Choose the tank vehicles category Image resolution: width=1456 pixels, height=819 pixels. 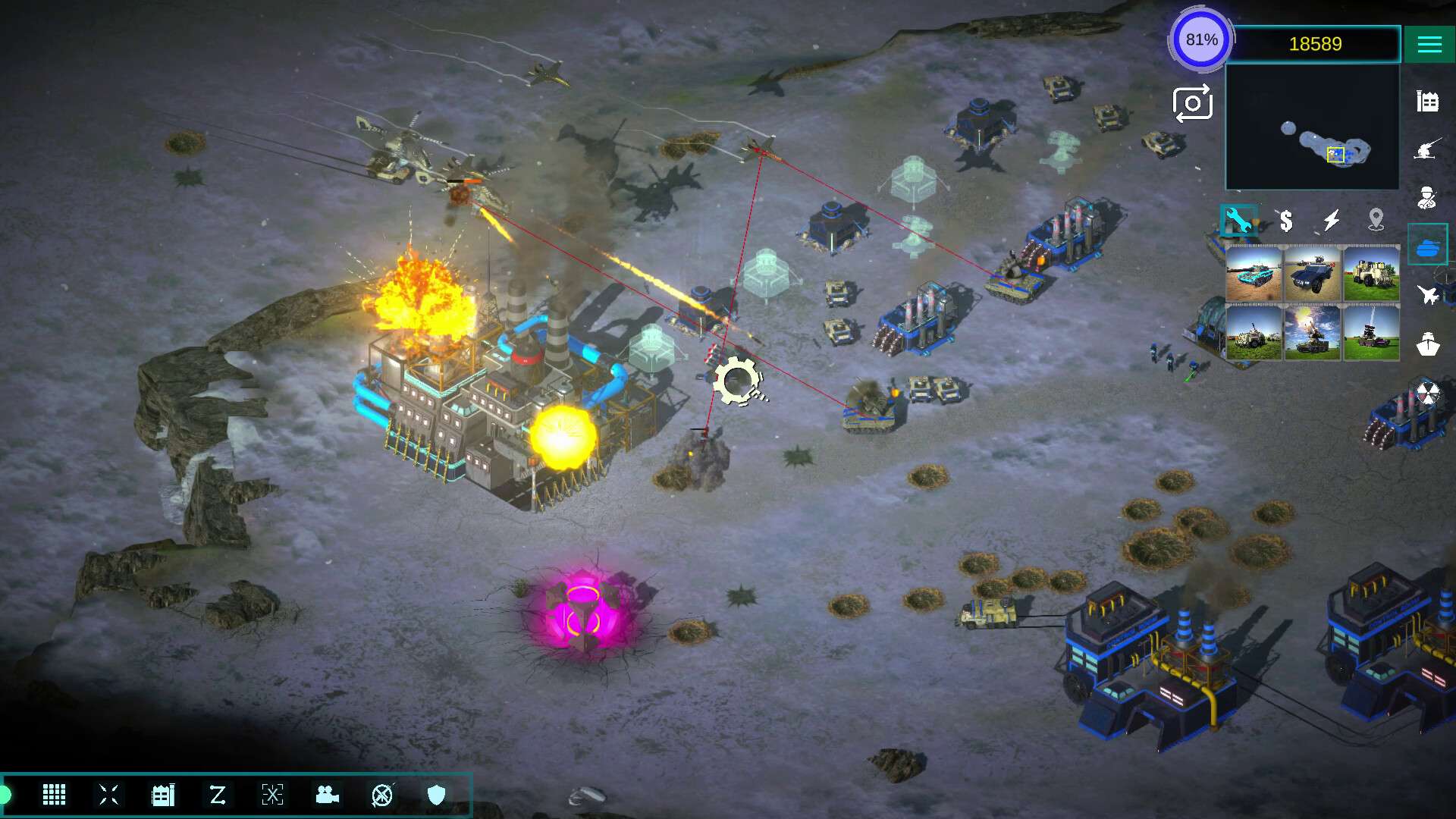point(1427,246)
